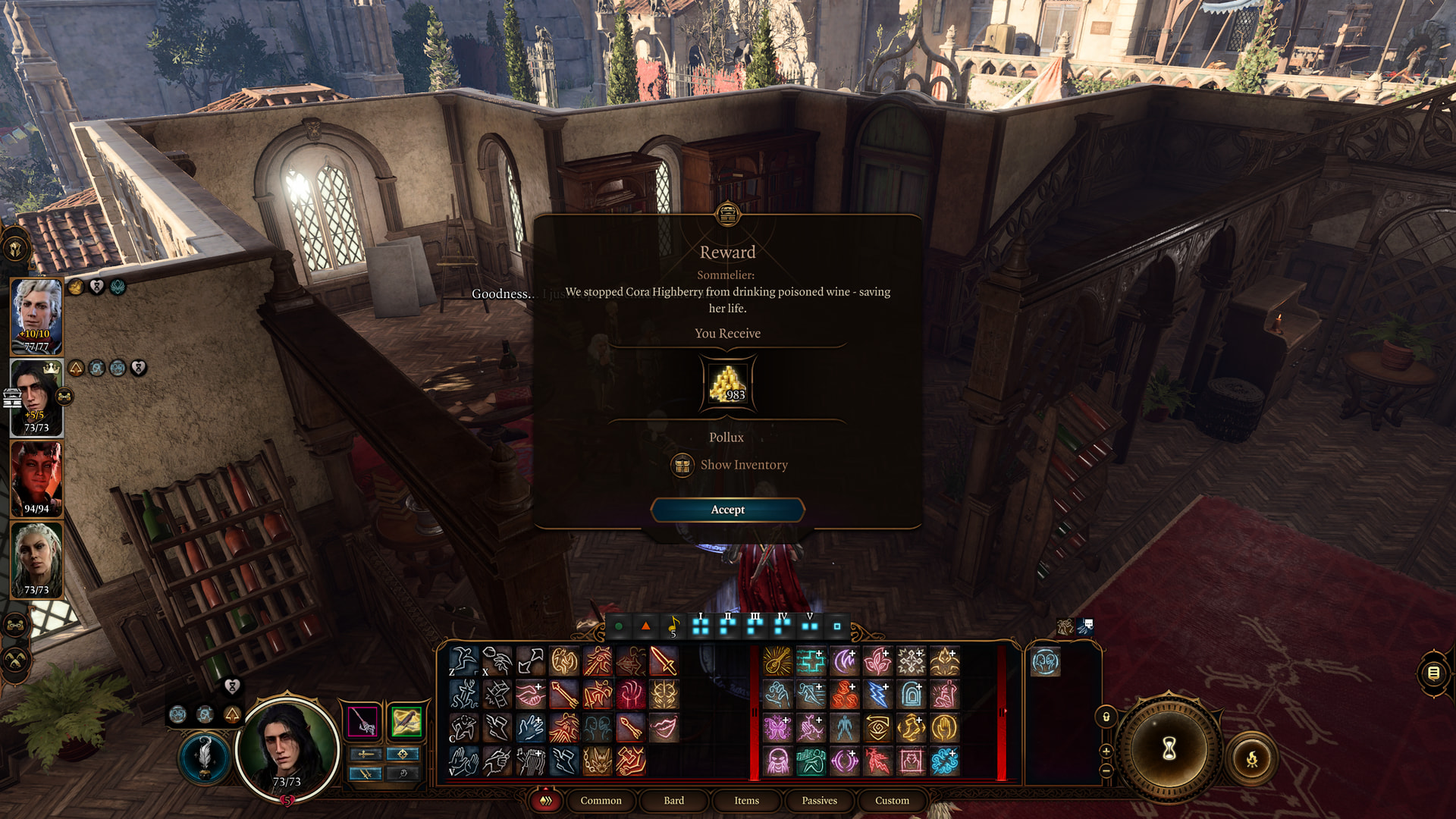Select the large active character portrait
This screenshot has width=1456, height=819.
point(287,747)
